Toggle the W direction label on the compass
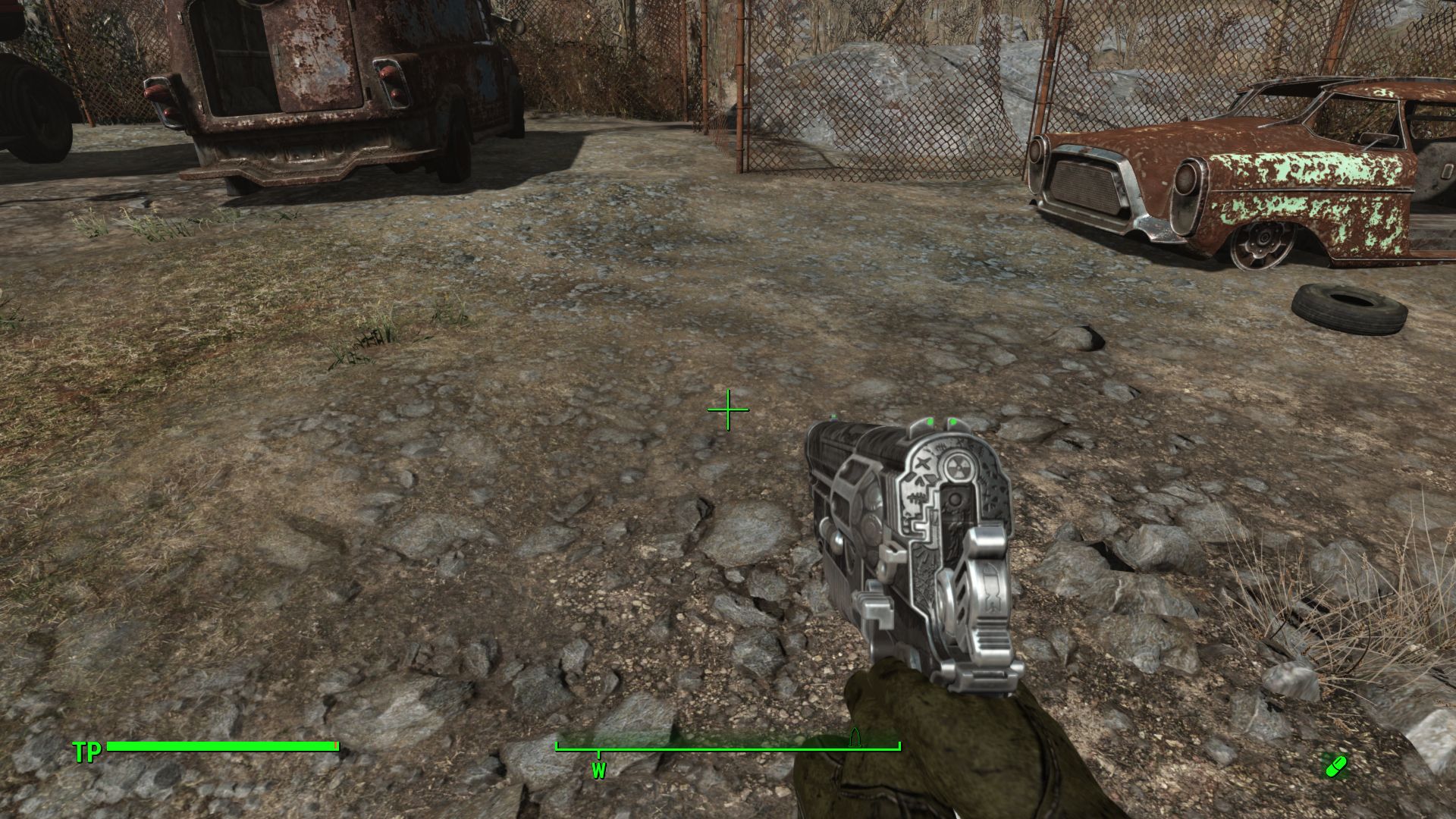Viewport: 1456px width, 819px height. [x=600, y=772]
